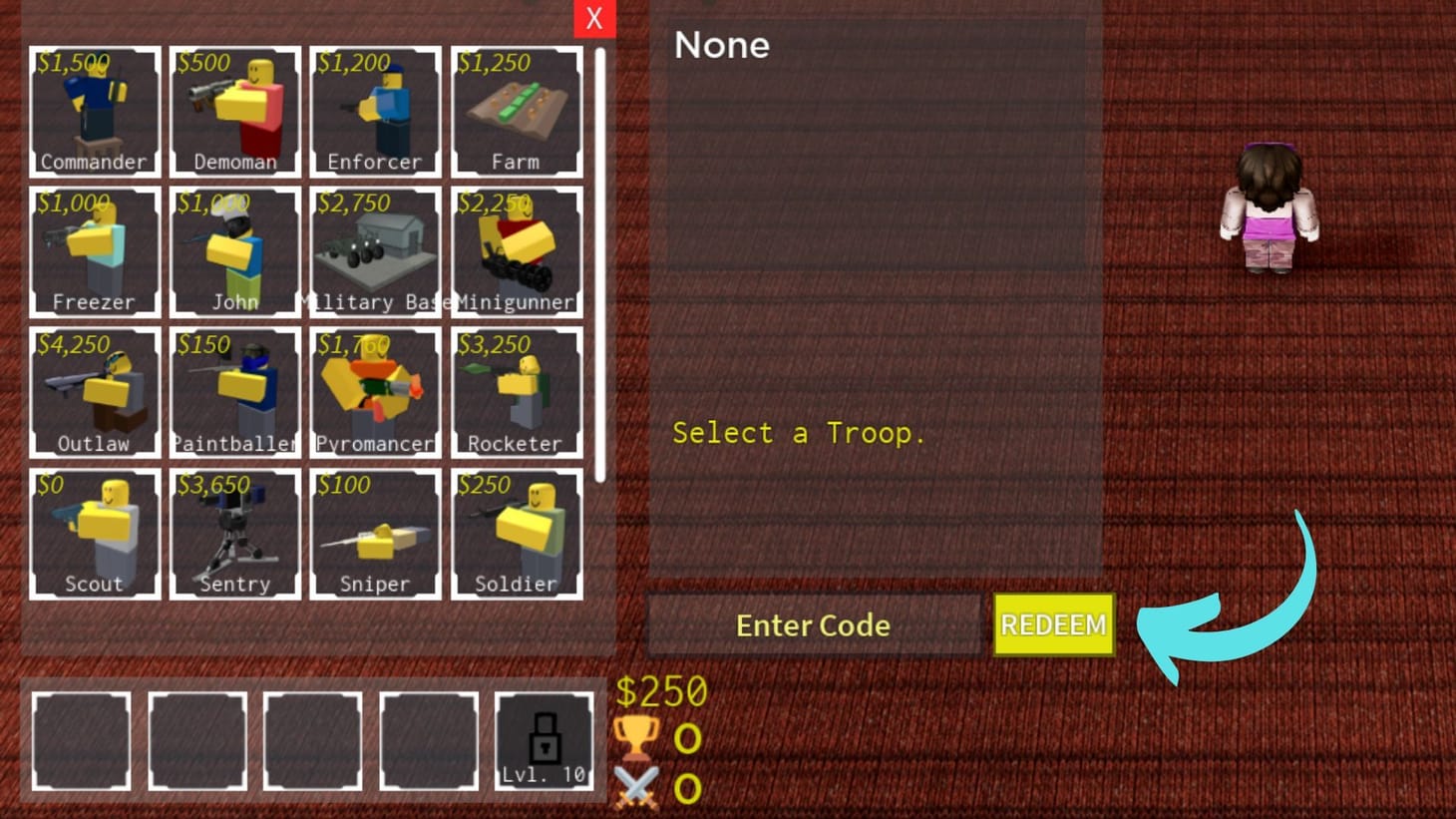The image size is (1456, 819).
Task: Pick the Outlaw troop
Action: coord(95,393)
